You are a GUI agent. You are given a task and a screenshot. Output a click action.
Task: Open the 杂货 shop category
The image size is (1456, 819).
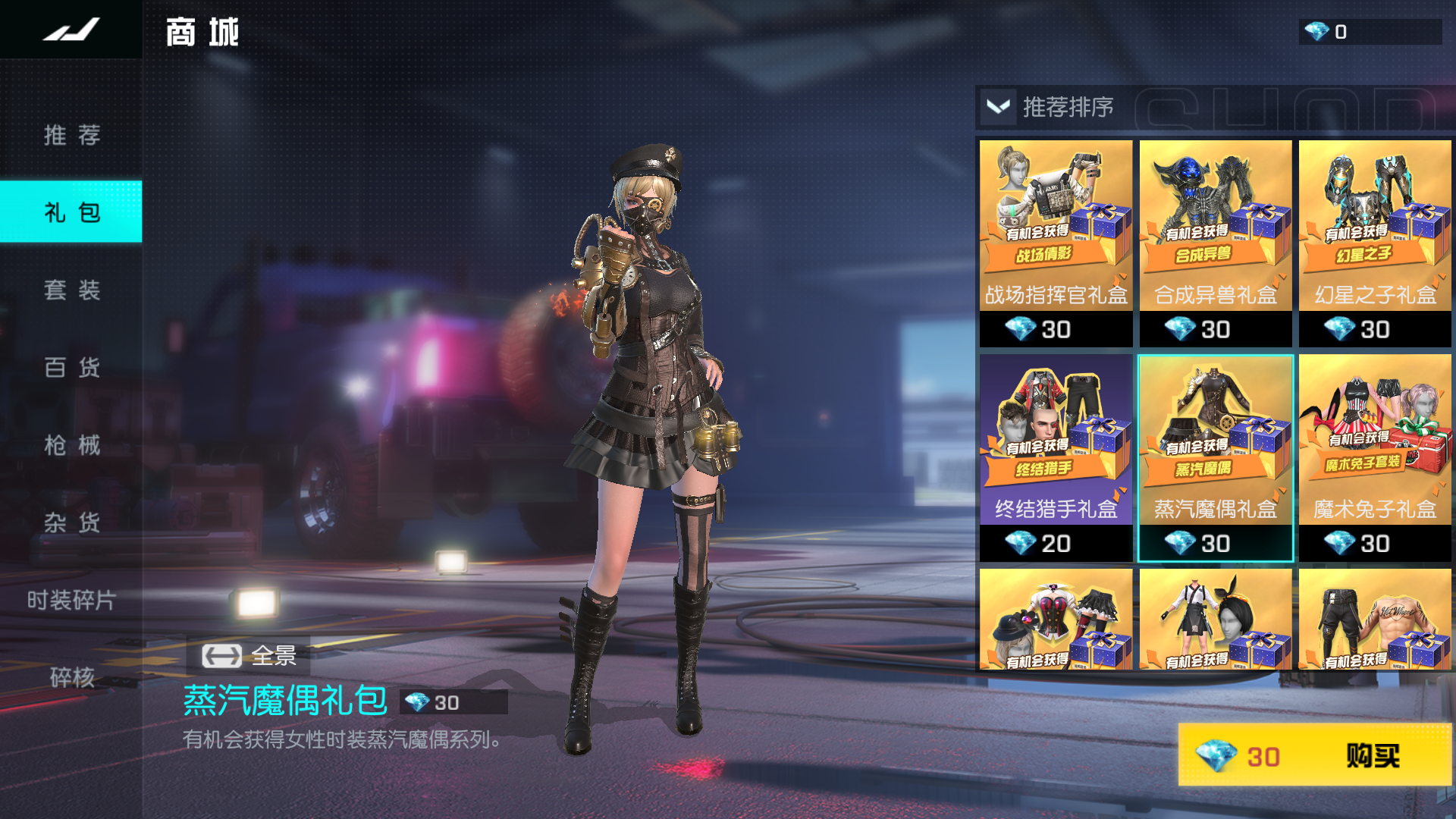(x=71, y=522)
